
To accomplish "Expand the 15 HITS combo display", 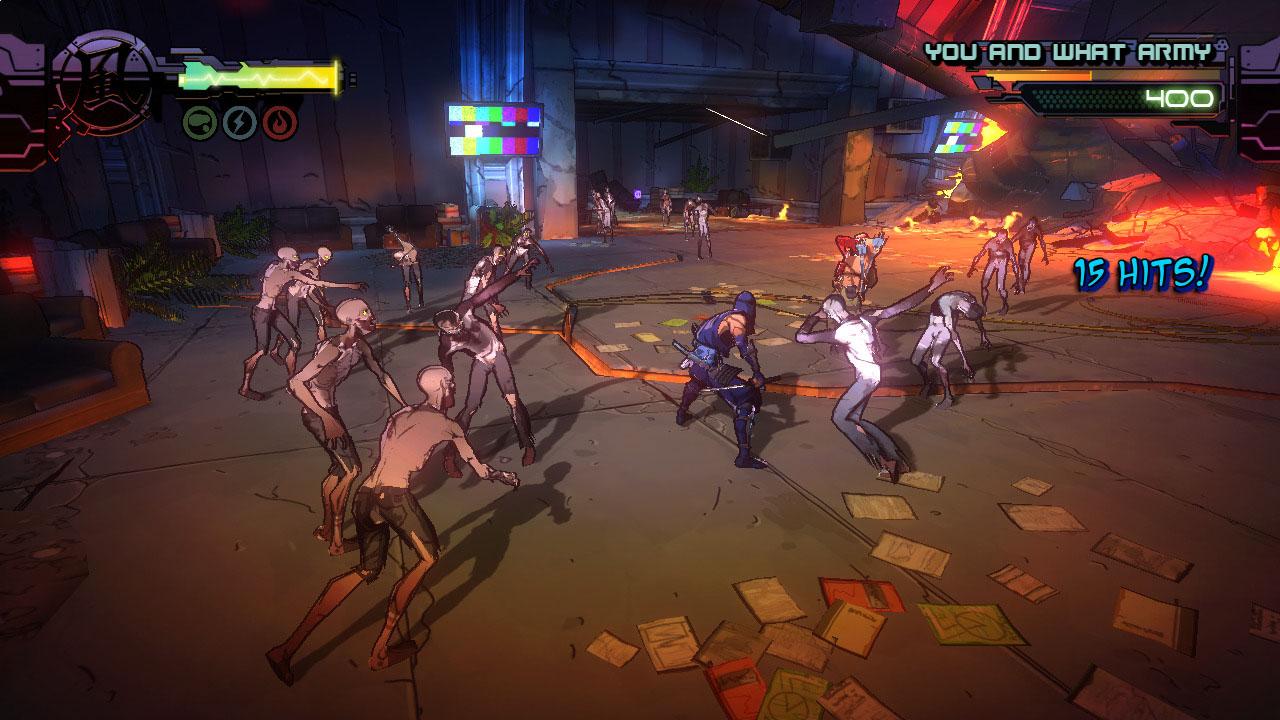I will [1143, 272].
